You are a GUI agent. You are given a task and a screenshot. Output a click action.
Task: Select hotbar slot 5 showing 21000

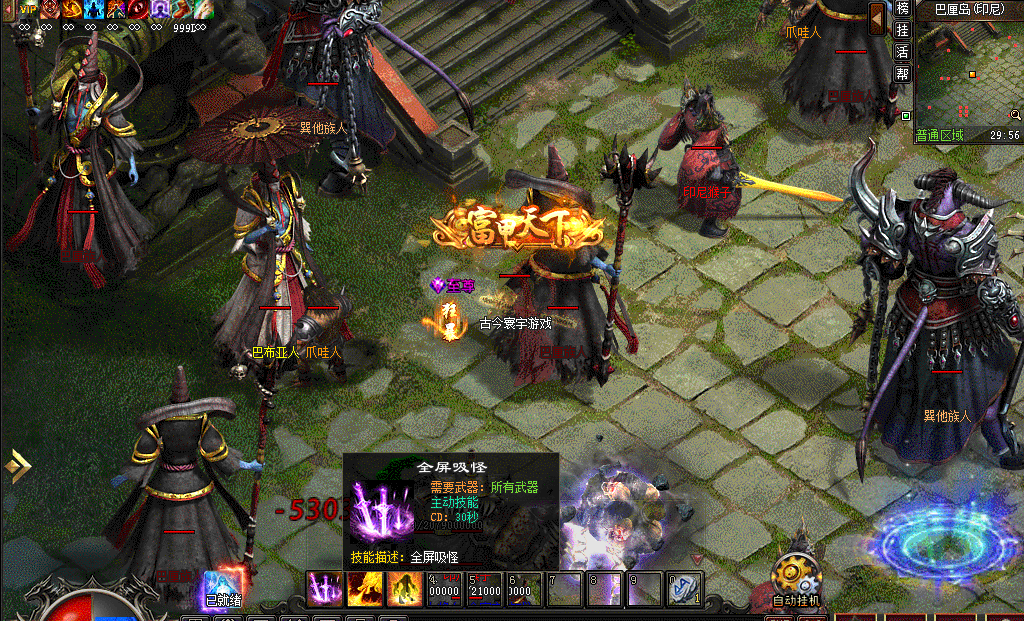484,589
